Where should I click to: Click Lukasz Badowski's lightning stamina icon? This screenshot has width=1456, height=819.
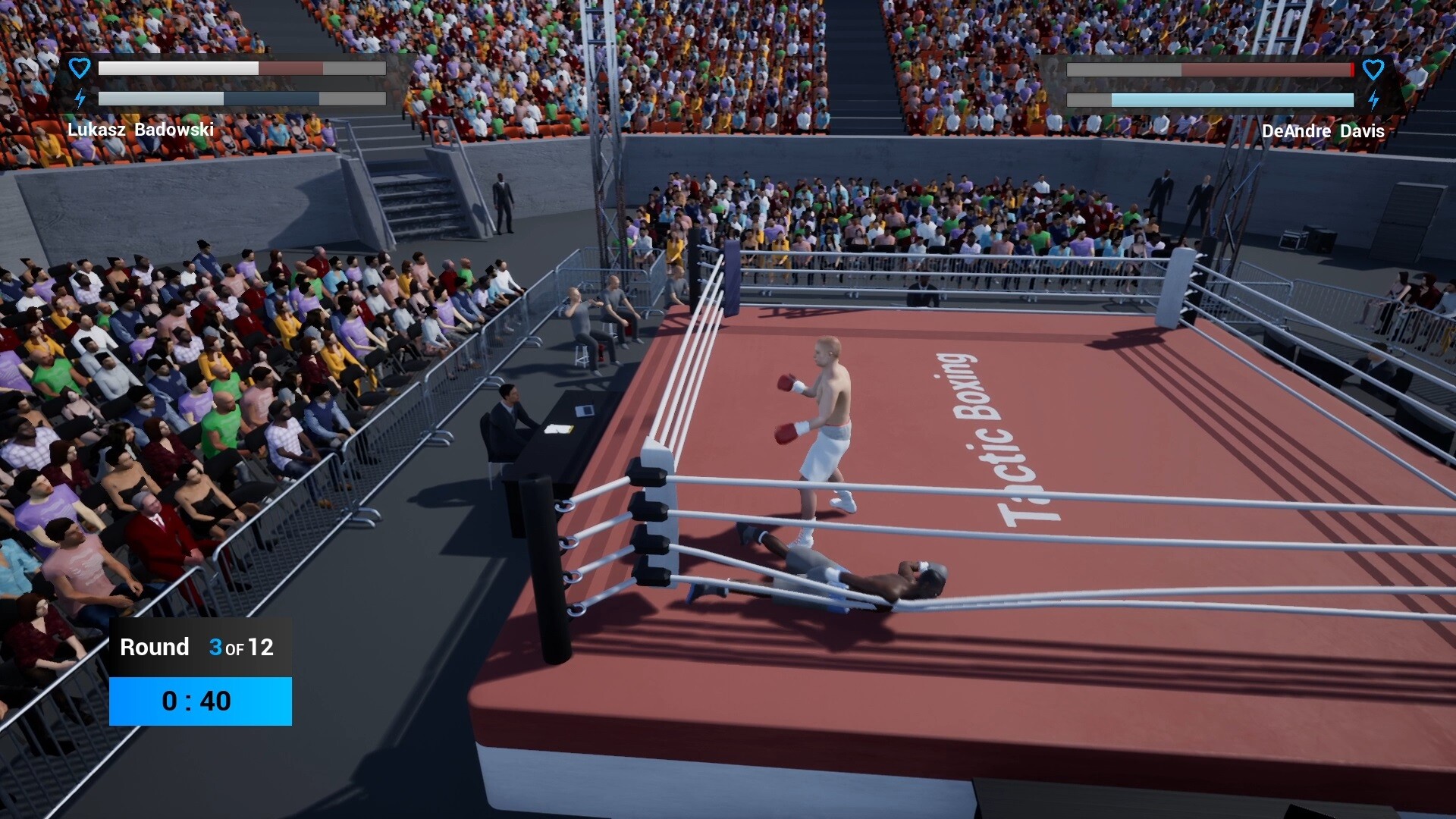tap(80, 97)
